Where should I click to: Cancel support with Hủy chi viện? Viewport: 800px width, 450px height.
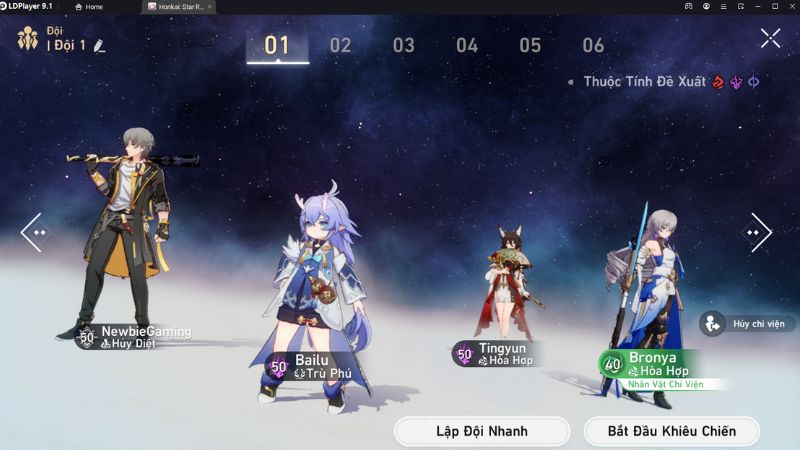(748, 324)
